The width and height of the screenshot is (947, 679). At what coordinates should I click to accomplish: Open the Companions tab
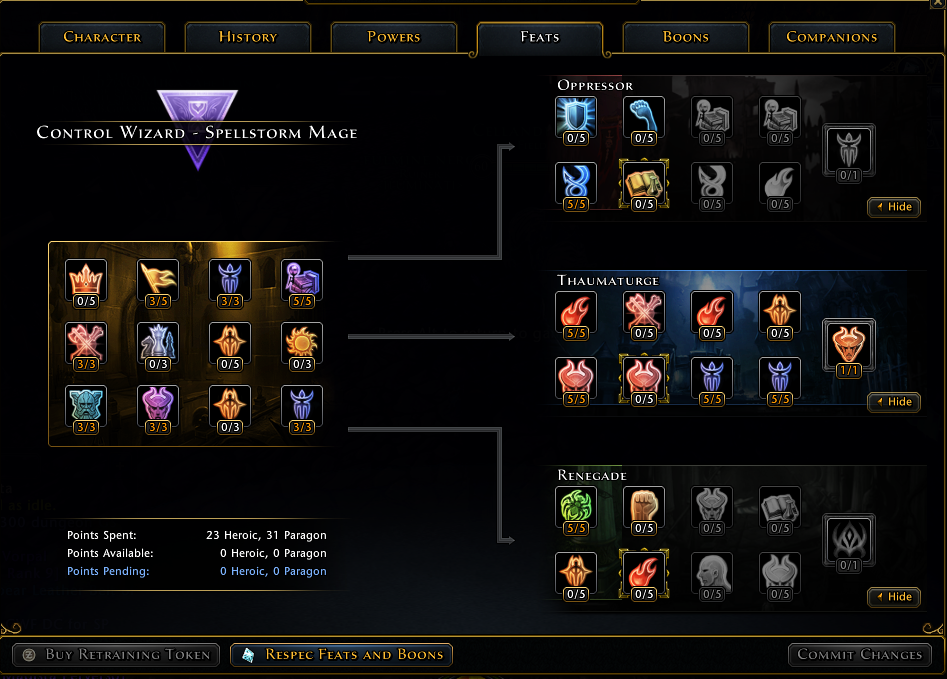tap(831, 37)
